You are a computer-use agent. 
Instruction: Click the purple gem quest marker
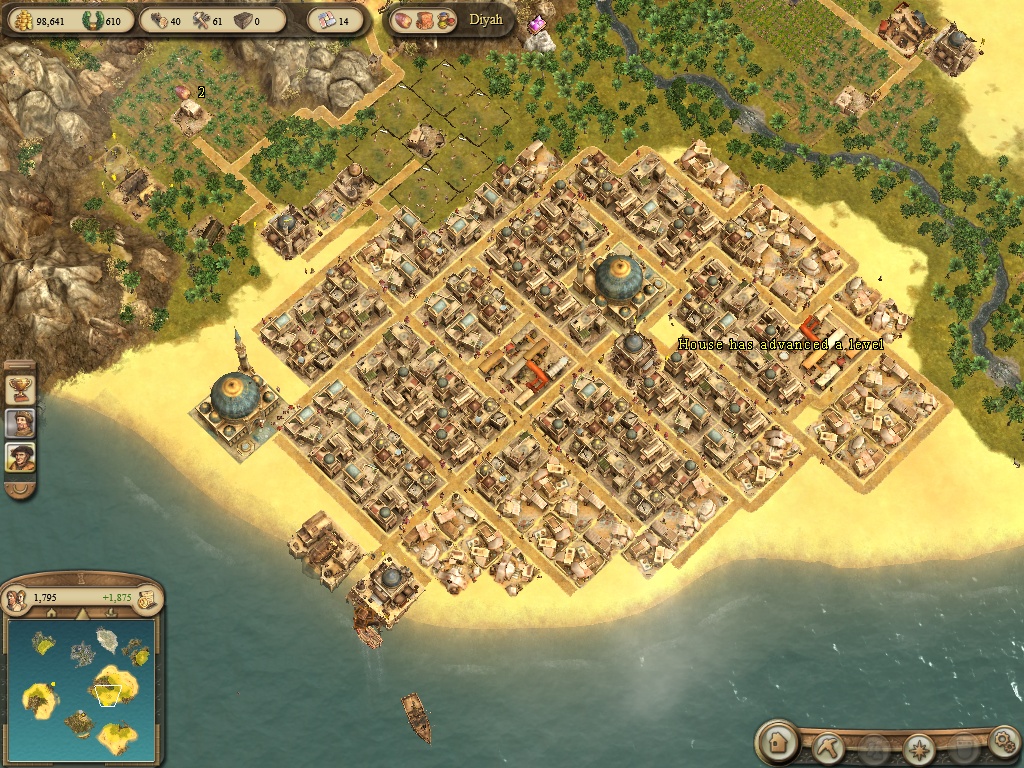coord(538,23)
